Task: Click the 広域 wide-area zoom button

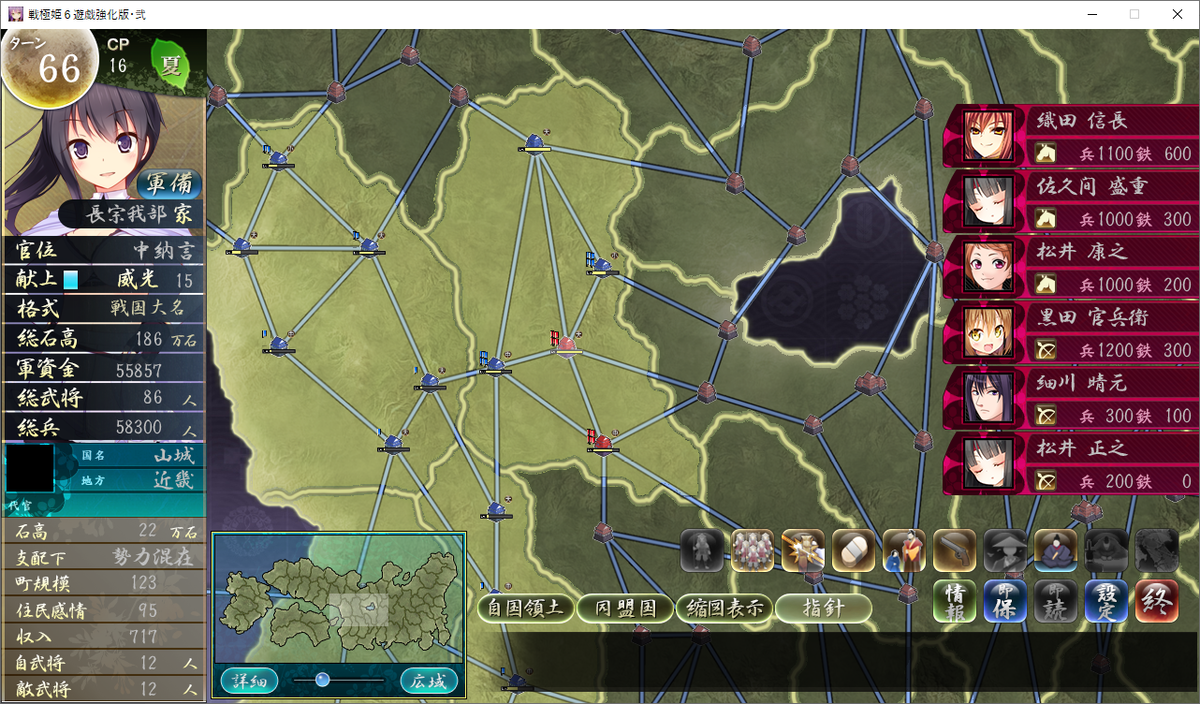Action: pyautogui.click(x=429, y=680)
